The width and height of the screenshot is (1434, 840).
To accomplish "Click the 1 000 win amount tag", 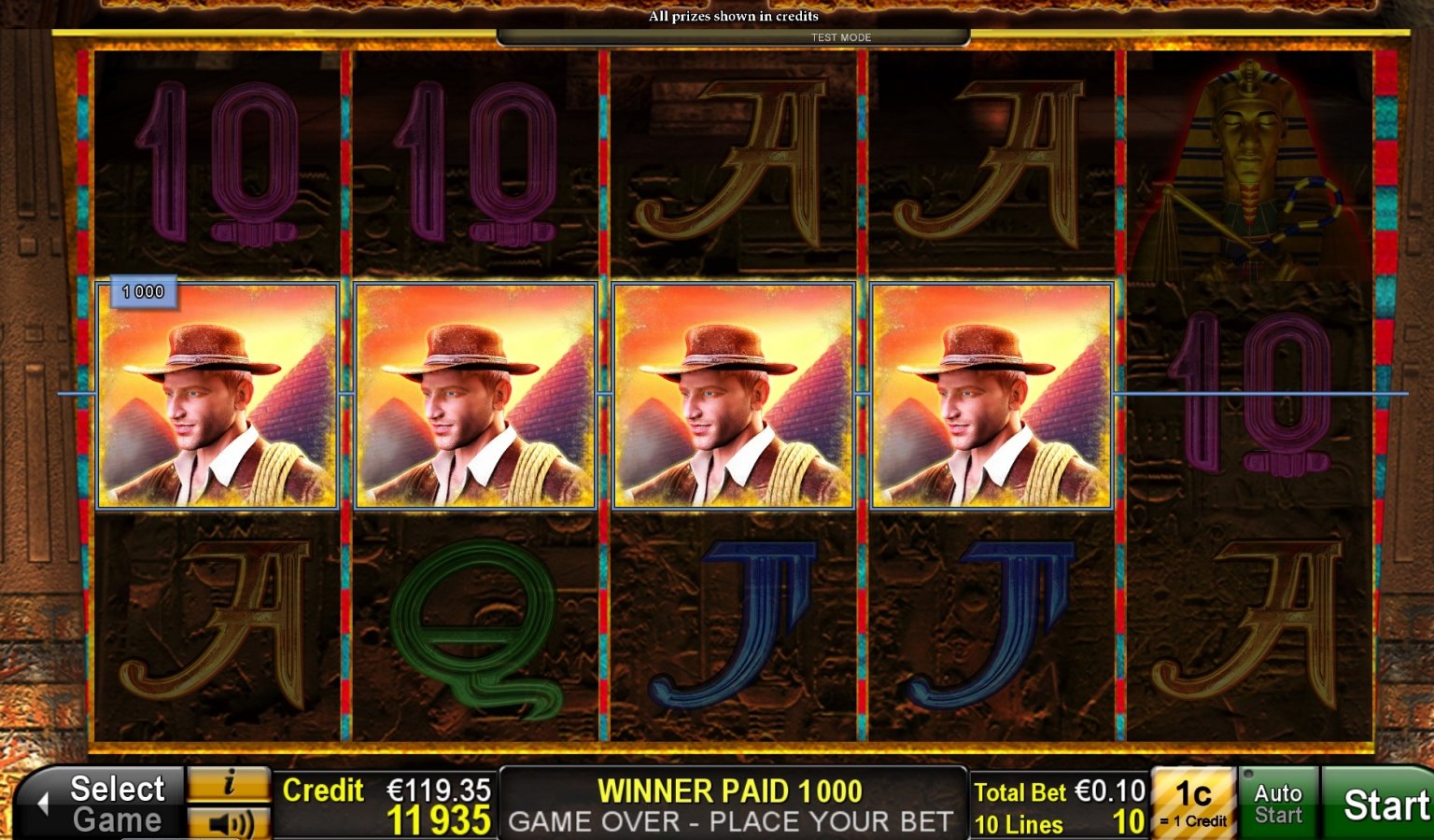I will 141,290.
